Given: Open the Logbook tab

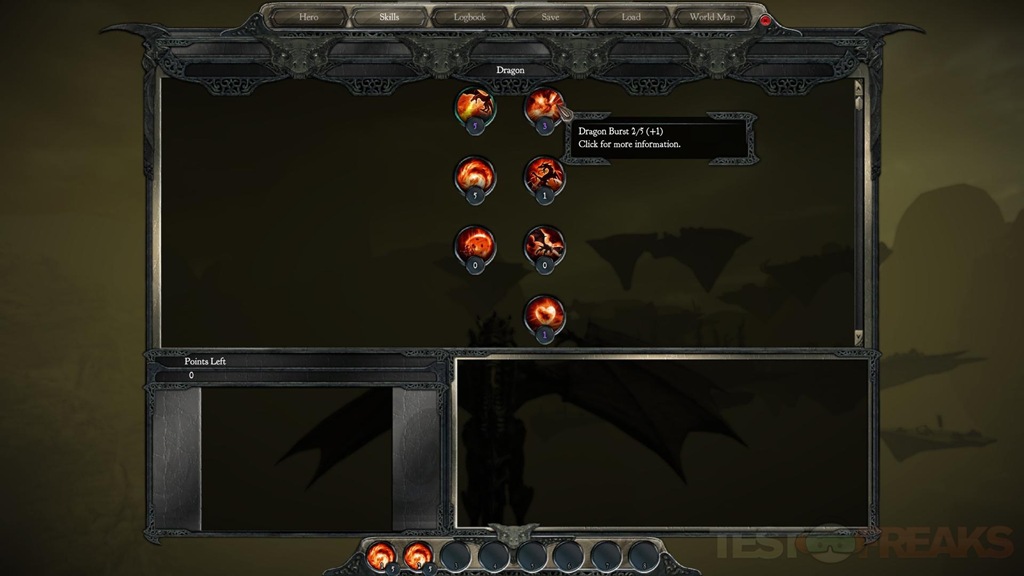Looking at the screenshot, I should [x=470, y=17].
